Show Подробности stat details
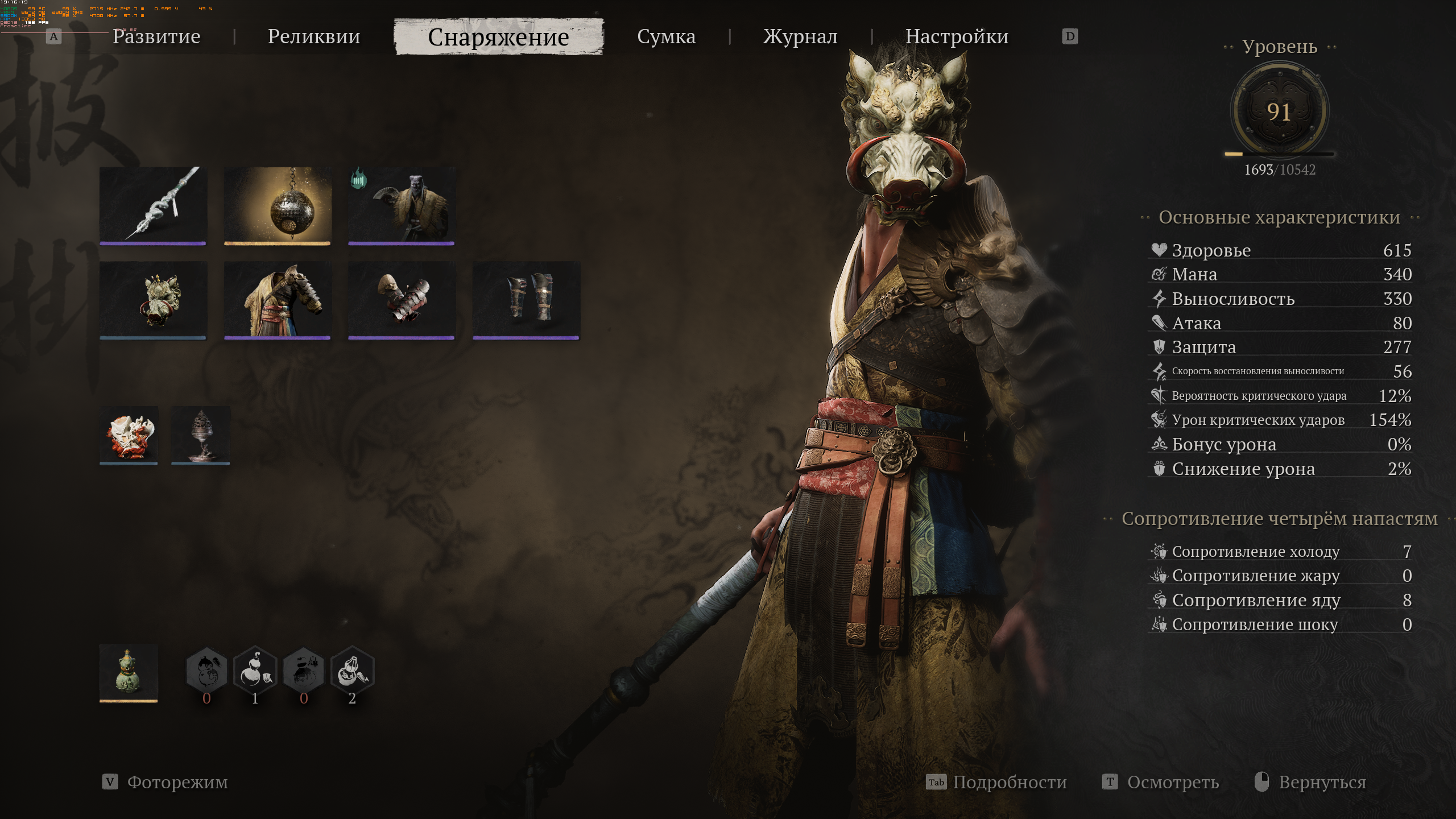 coord(1009,782)
